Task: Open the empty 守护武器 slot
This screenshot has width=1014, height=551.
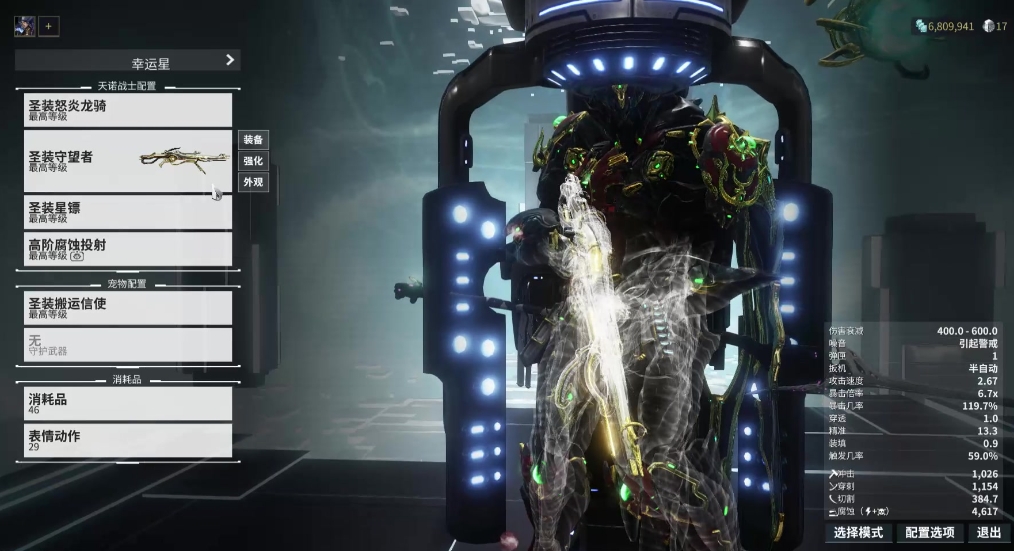Action: click(127, 345)
